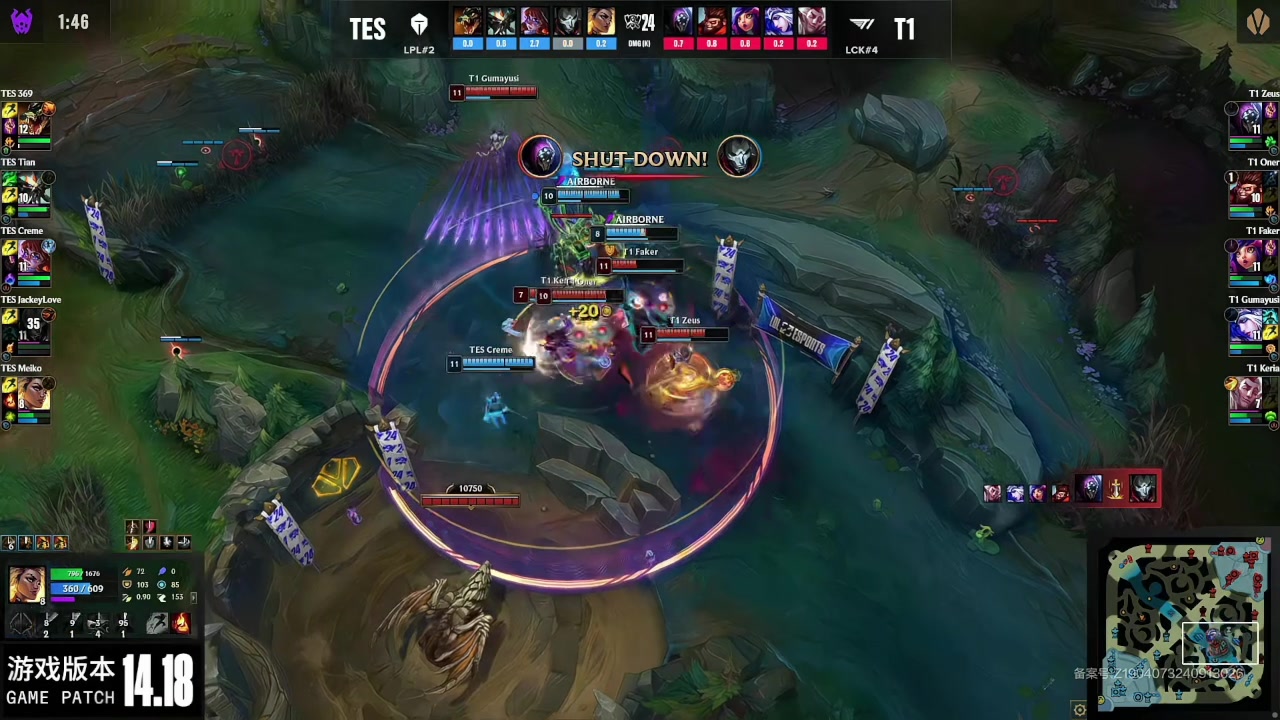Click the TES team logo in the scoreboard

point(419,26)
